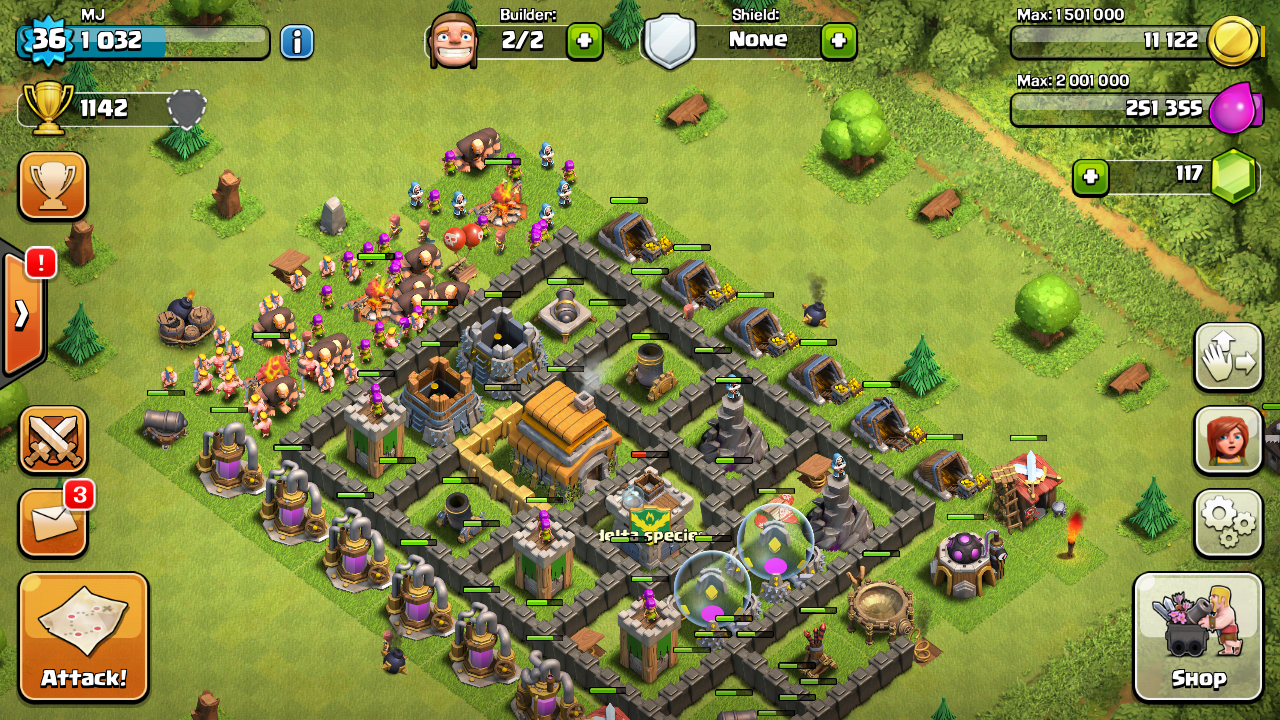Open the crossed swords battle log
Image resolution: width=1280 pixels, height=720 pixels.
(x=53, y=439)
